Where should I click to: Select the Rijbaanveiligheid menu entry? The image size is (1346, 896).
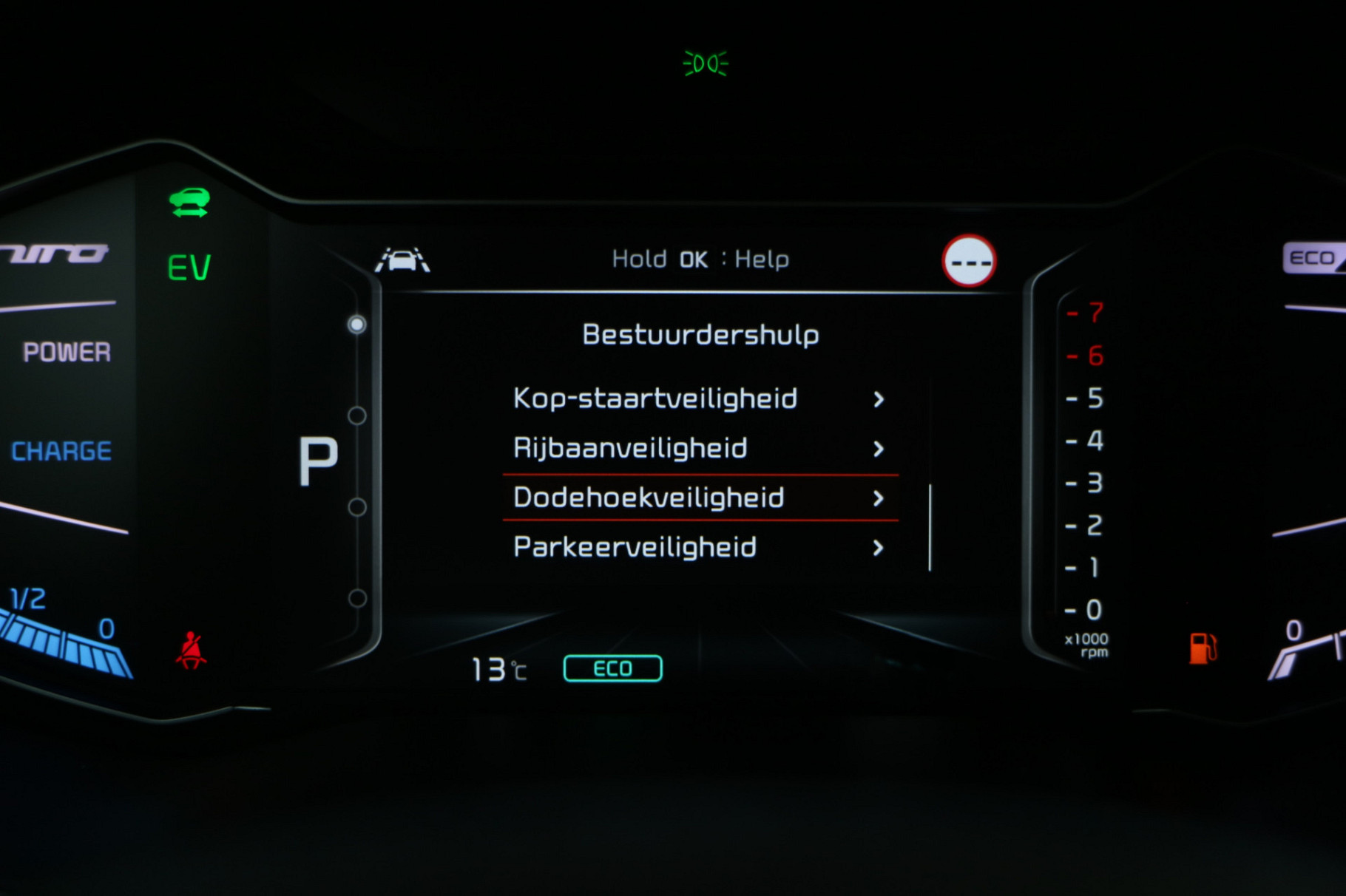(x=699, y=448)
